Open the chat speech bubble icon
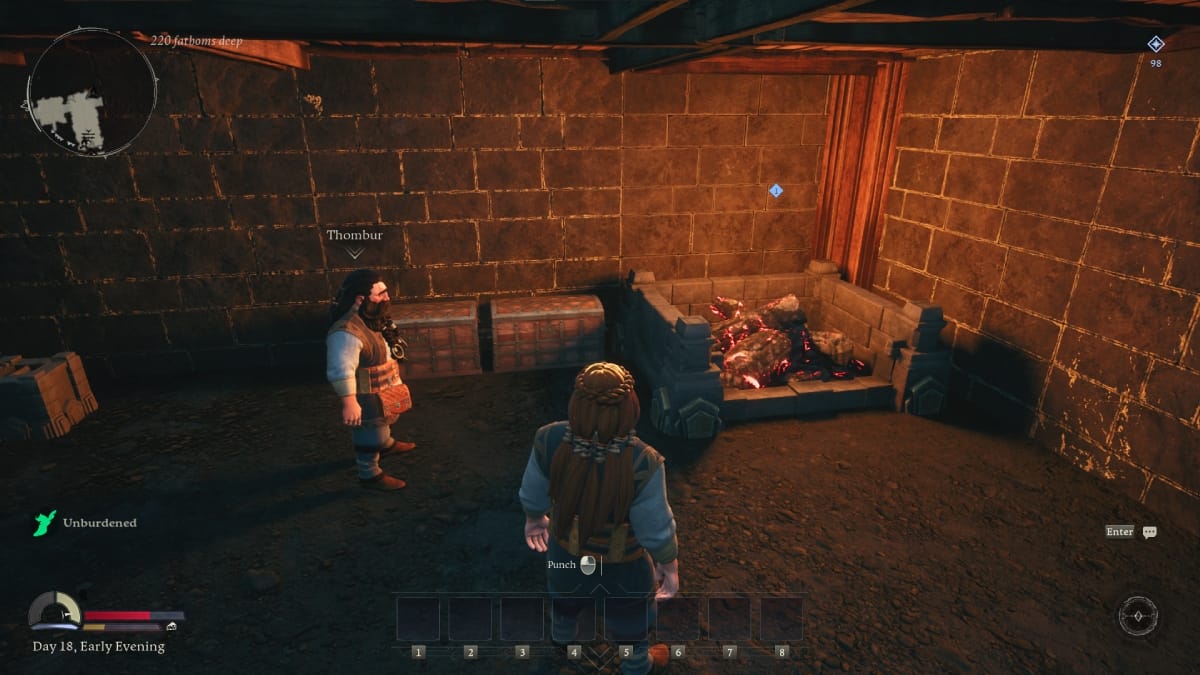Image resolution: width=1200 pixels, height=675 pixels. (x=1149, y=532)
